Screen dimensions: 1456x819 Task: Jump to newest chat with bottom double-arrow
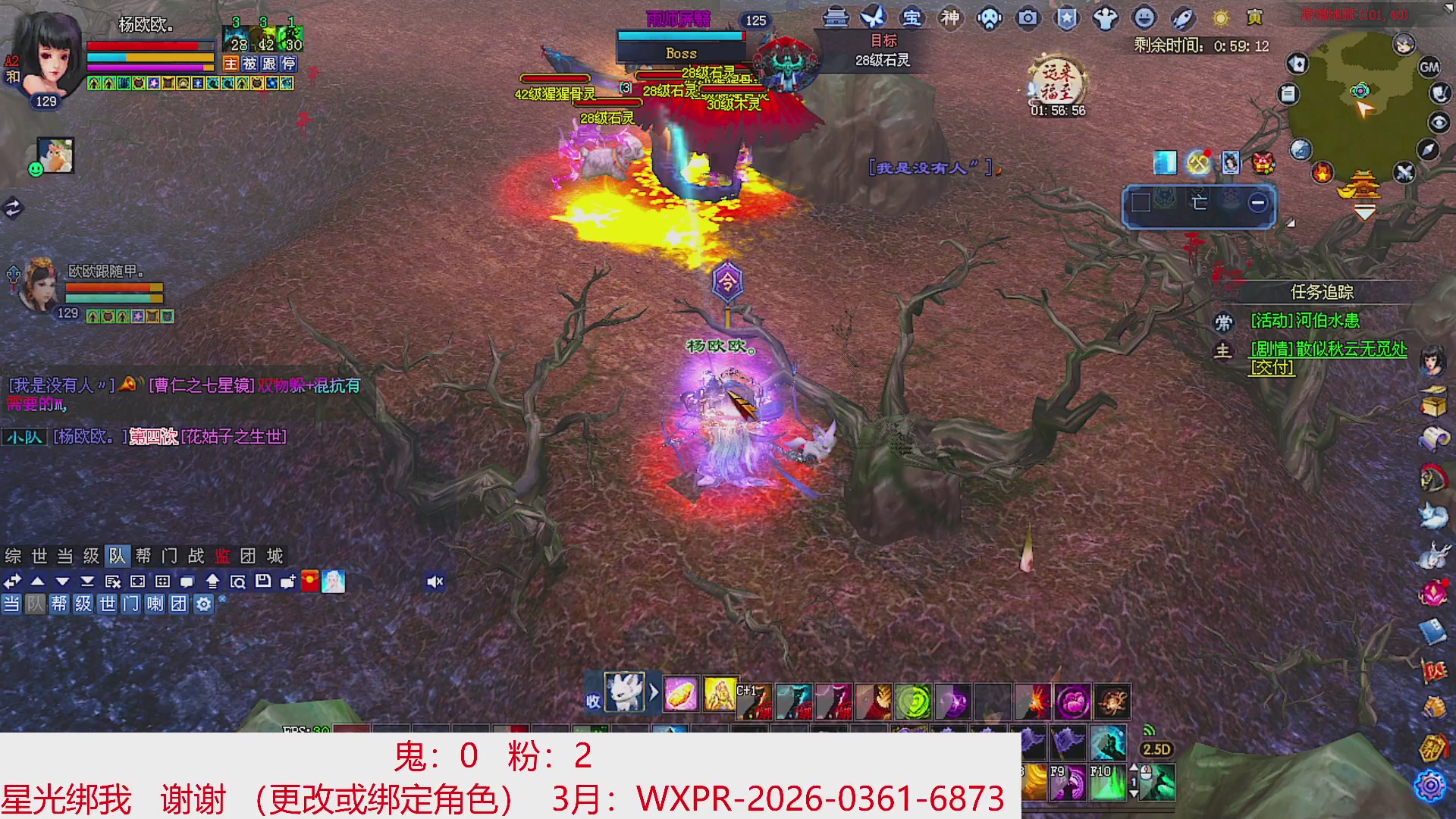point(88,582)
